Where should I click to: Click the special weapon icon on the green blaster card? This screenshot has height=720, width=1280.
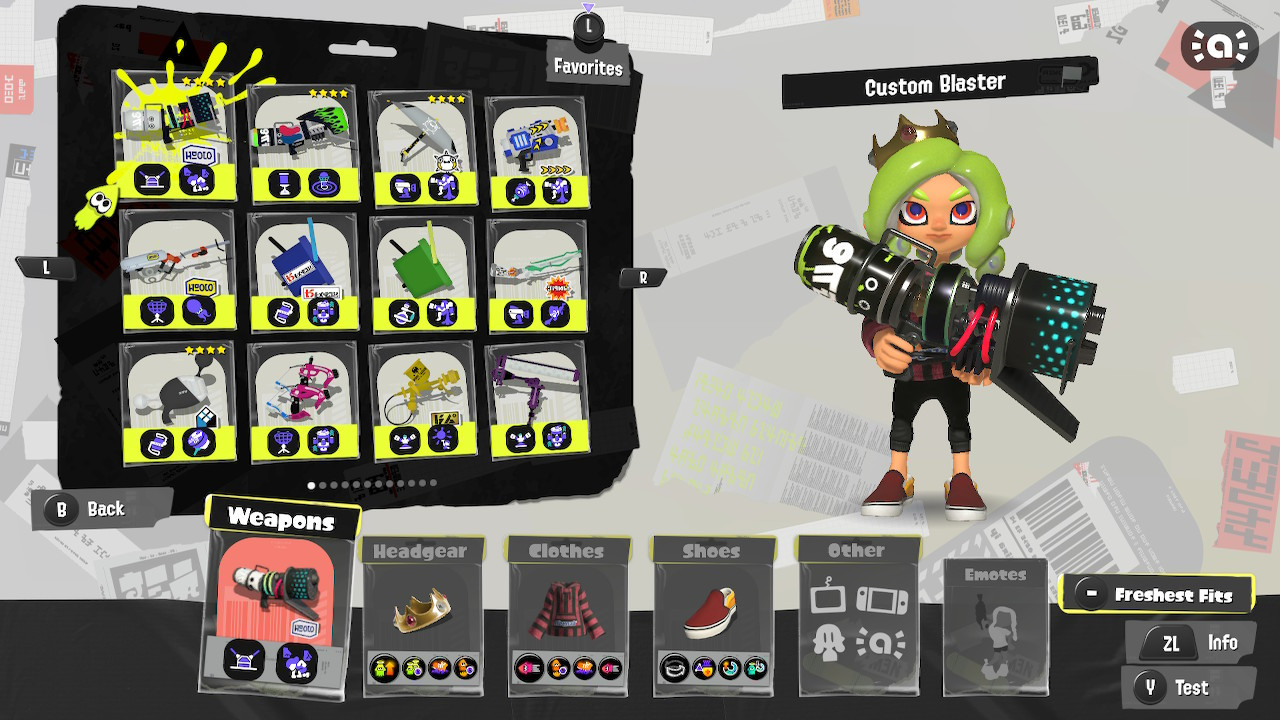point(326,180)
